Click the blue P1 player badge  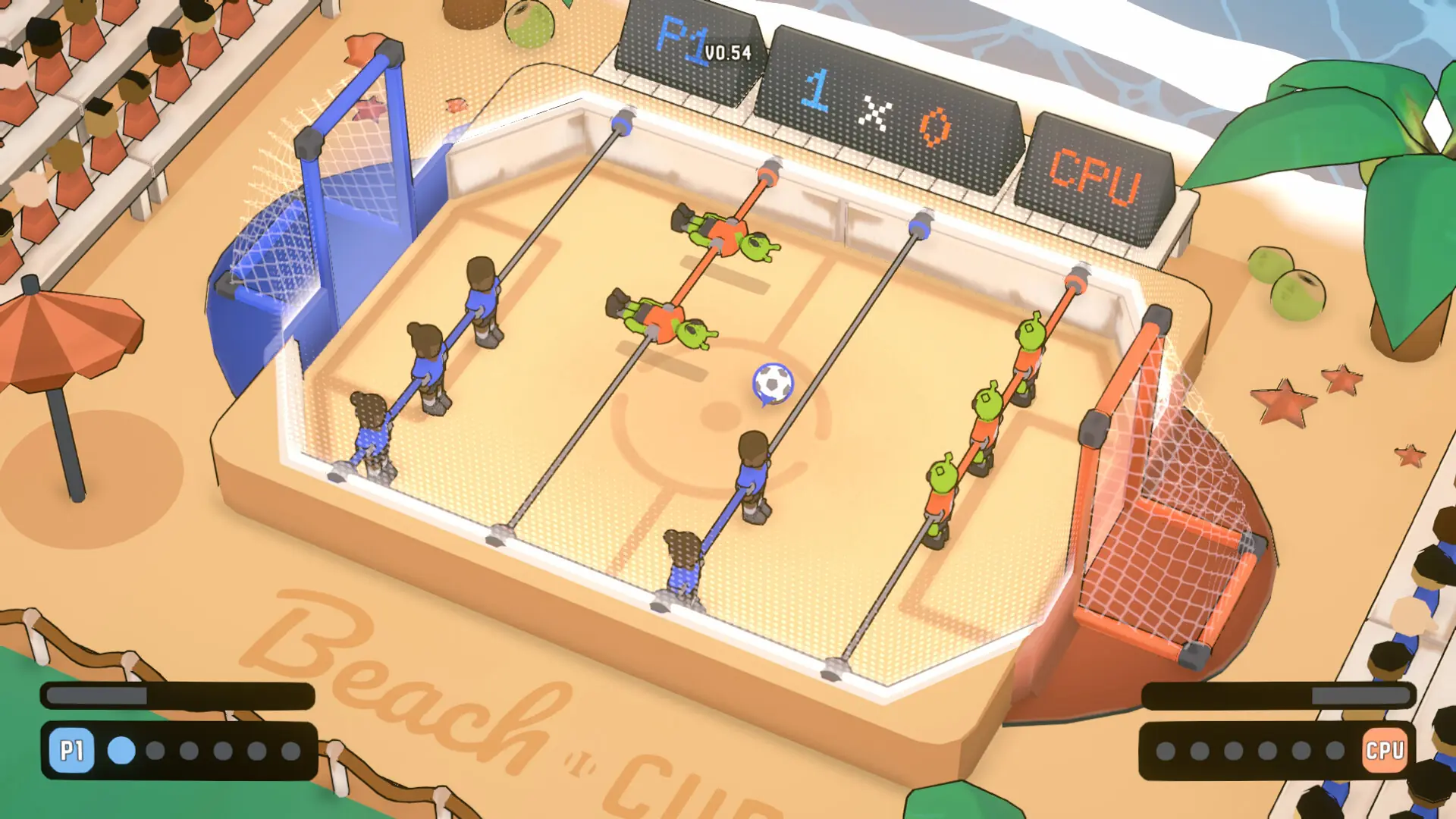coord(72,751)
